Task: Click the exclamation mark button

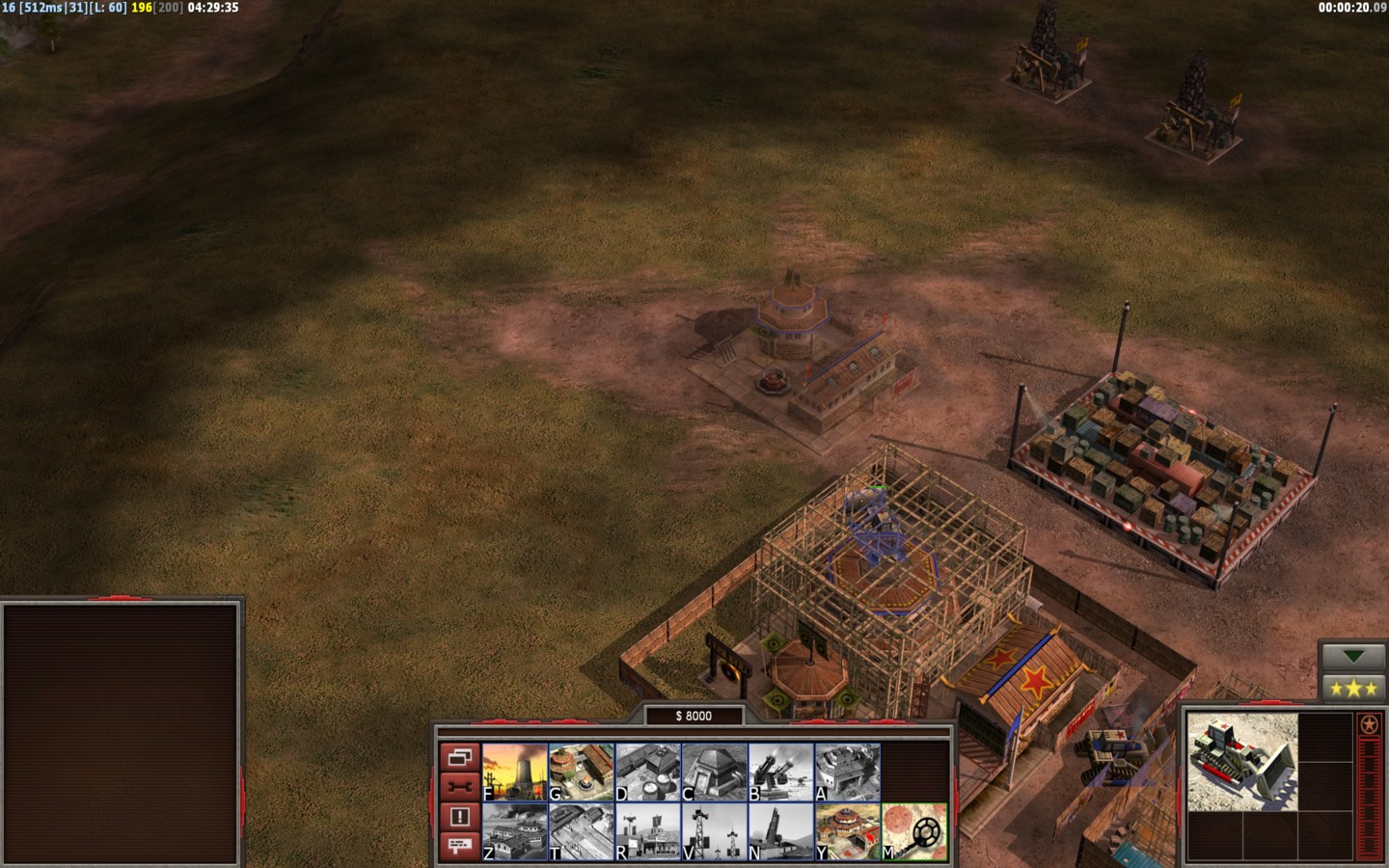Action: tap(459, 817)
